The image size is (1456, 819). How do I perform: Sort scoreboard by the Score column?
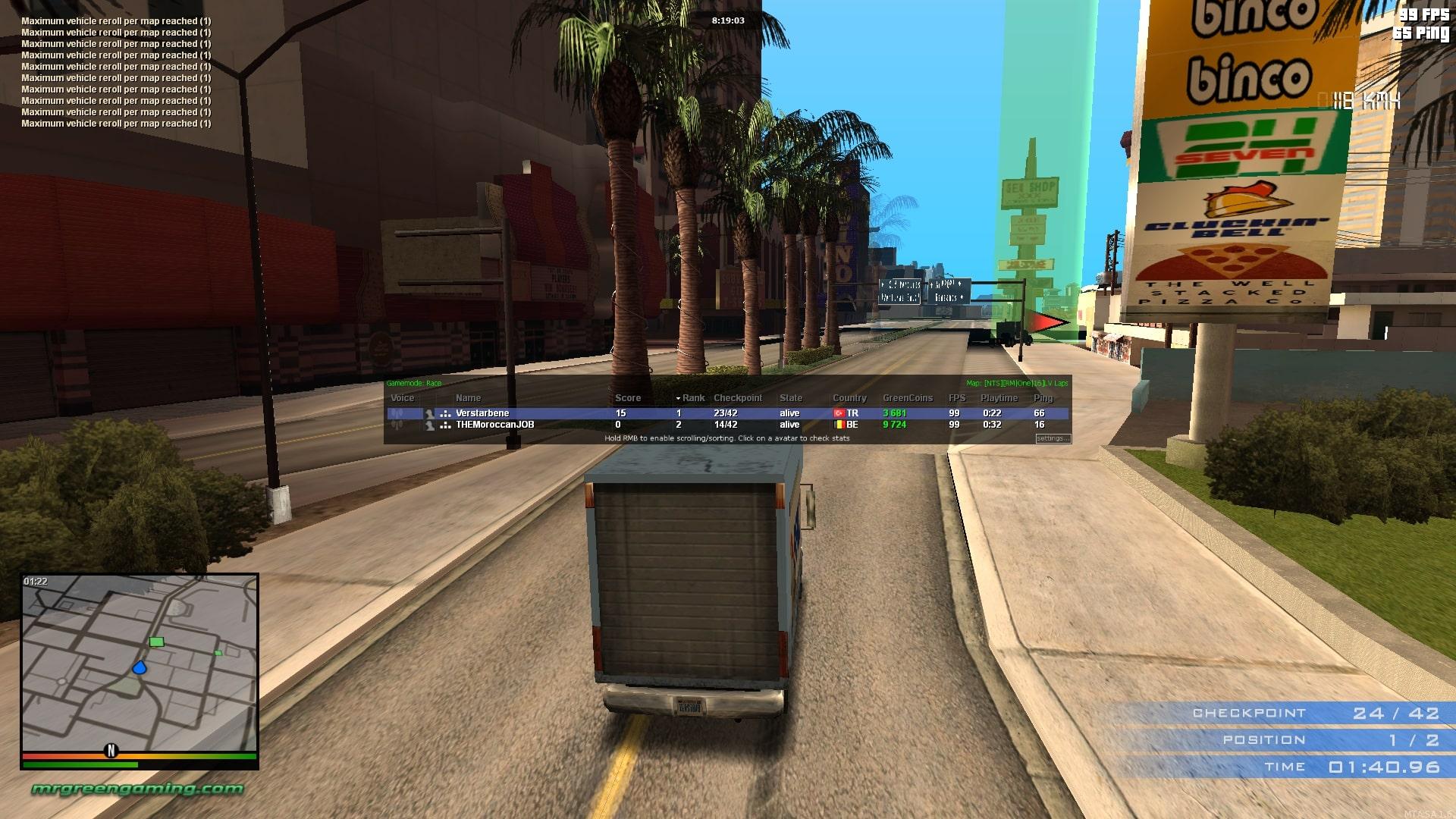(627, 398)
